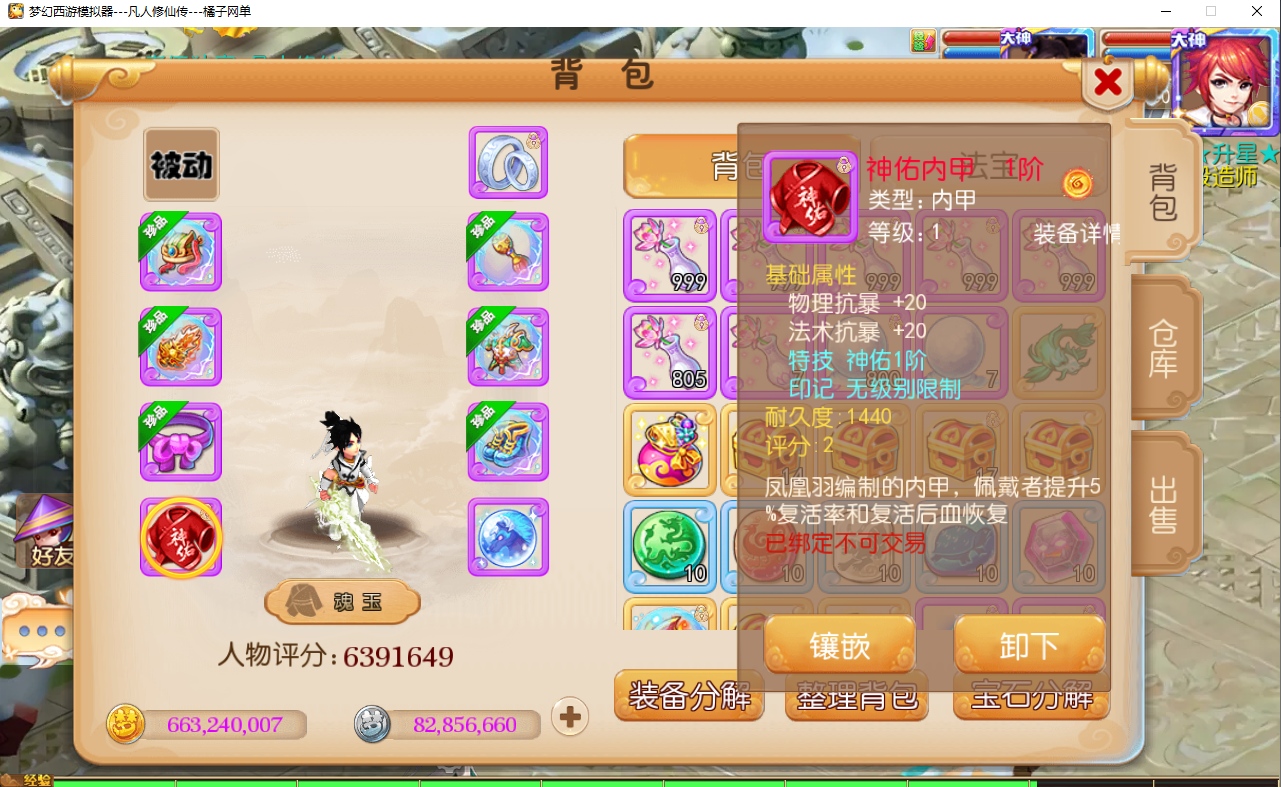This screenshot has width=1281, height=787.
Task: Click the 装备分解 equipment decompose button
Action: tap(689, 700)
